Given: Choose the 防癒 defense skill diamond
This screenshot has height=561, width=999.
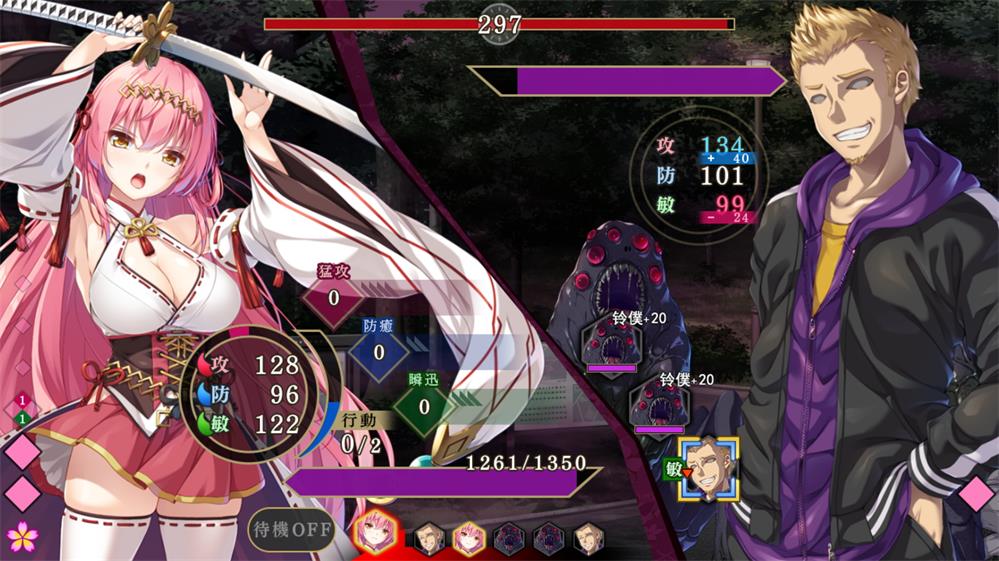Looking at the screenshot, I should (x=379, y=351).
